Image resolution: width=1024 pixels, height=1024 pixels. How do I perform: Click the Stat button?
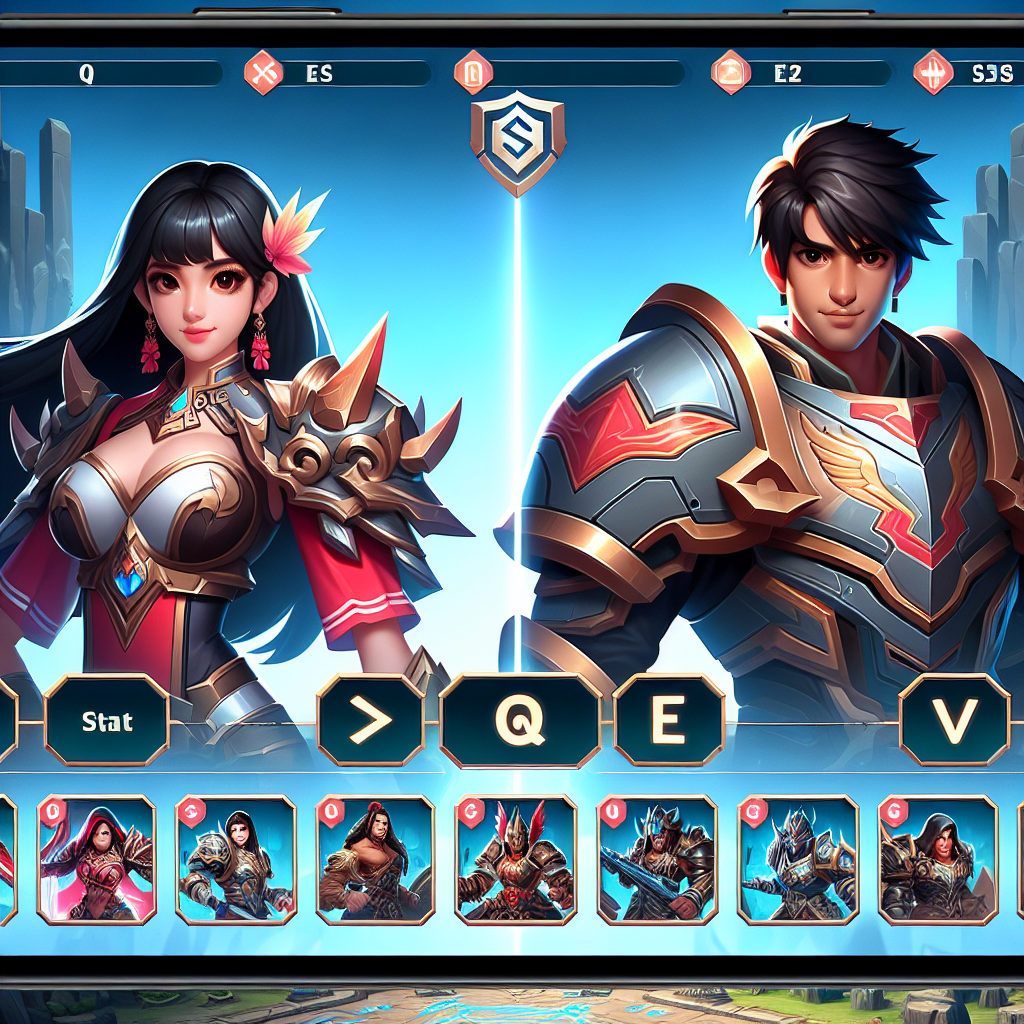coord(106,721)
